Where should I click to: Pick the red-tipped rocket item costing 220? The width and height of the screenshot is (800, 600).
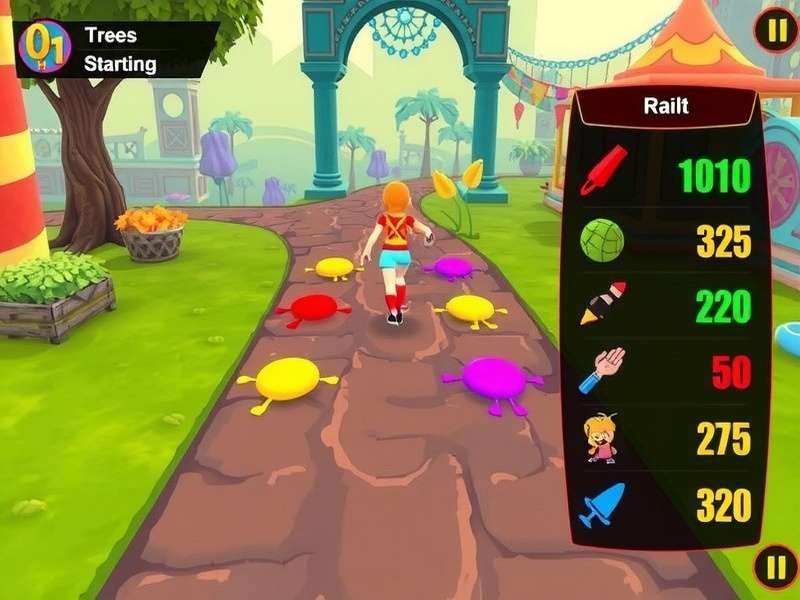click(x=603, y=303)
